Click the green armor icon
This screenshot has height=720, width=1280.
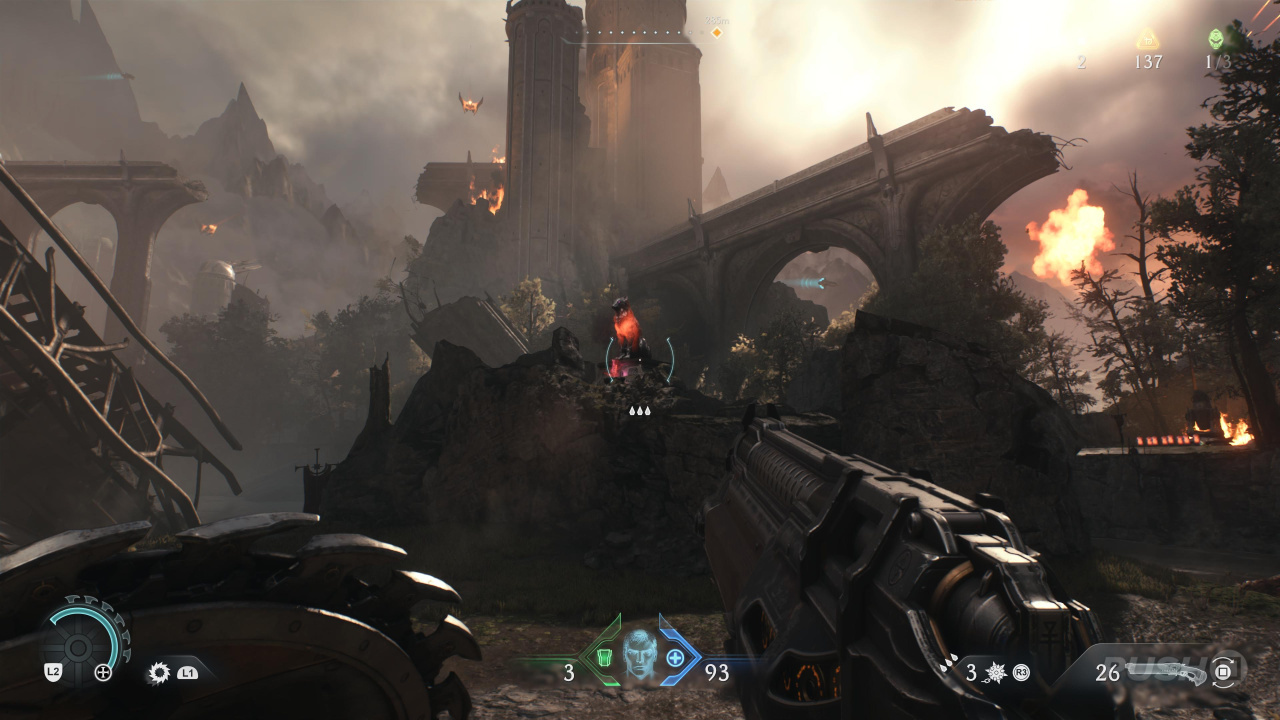pyautogui.click(x=604, y=657)
